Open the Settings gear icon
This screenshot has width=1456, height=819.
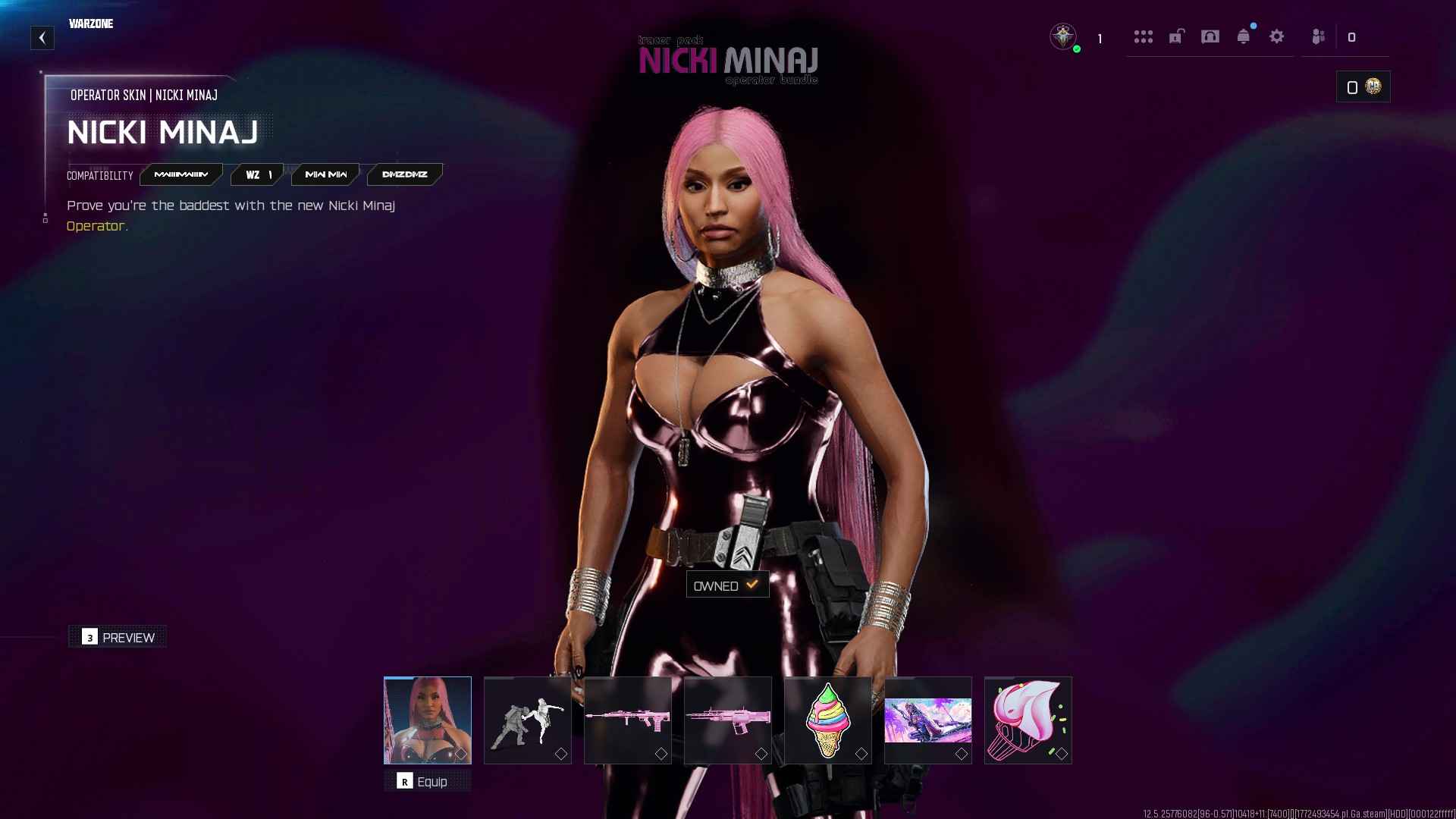[1278, 36]
